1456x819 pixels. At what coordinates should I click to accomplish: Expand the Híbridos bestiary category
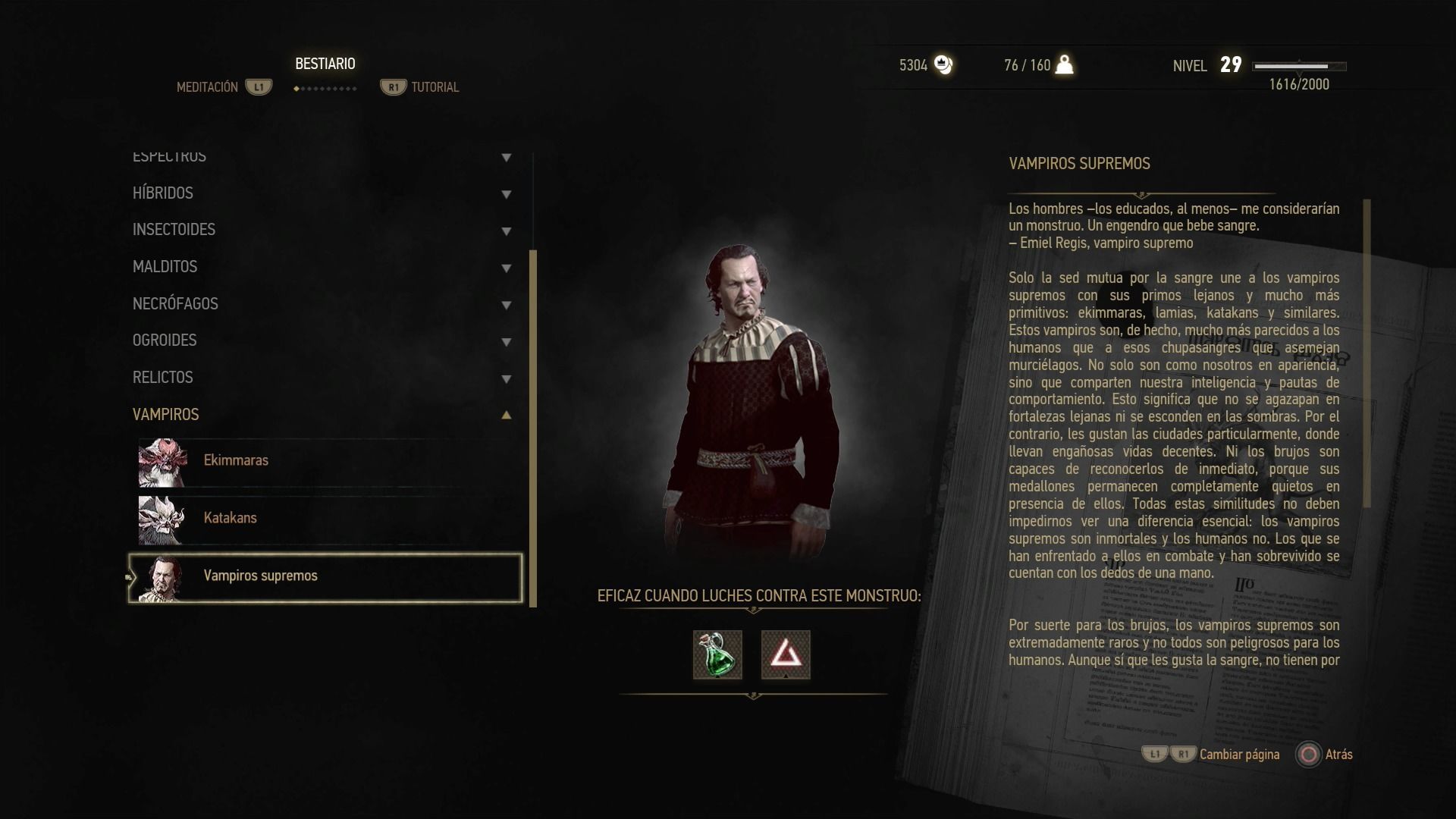(x=163, y=193)
